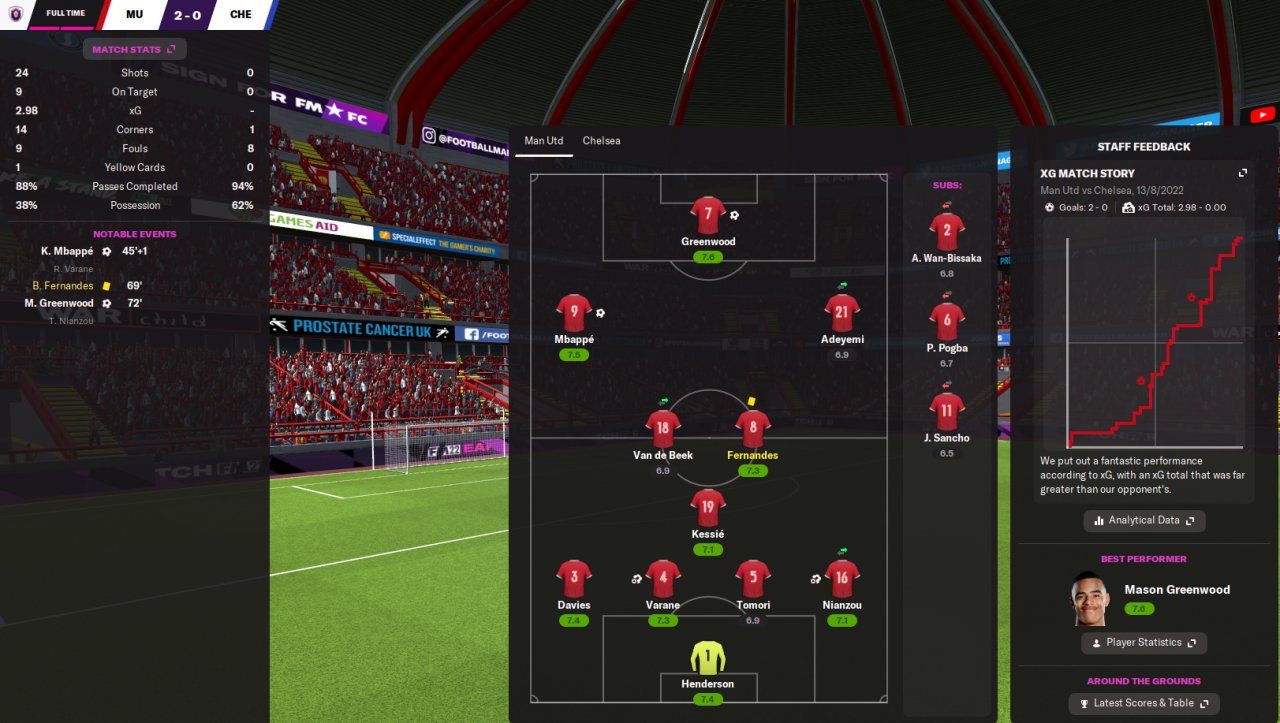
Task: Click Mbappé's number 9 shirt
Action: point(574,313)
